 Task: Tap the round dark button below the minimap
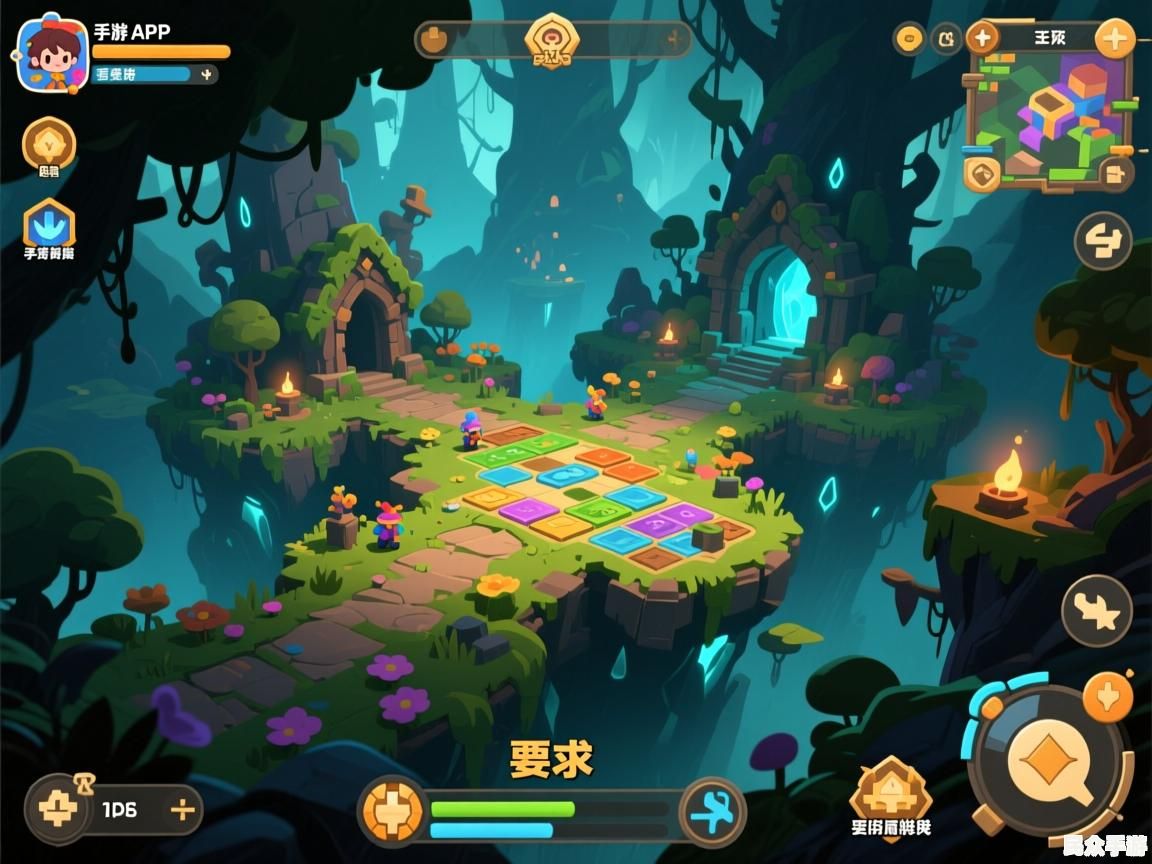[x=1103, y=241]
